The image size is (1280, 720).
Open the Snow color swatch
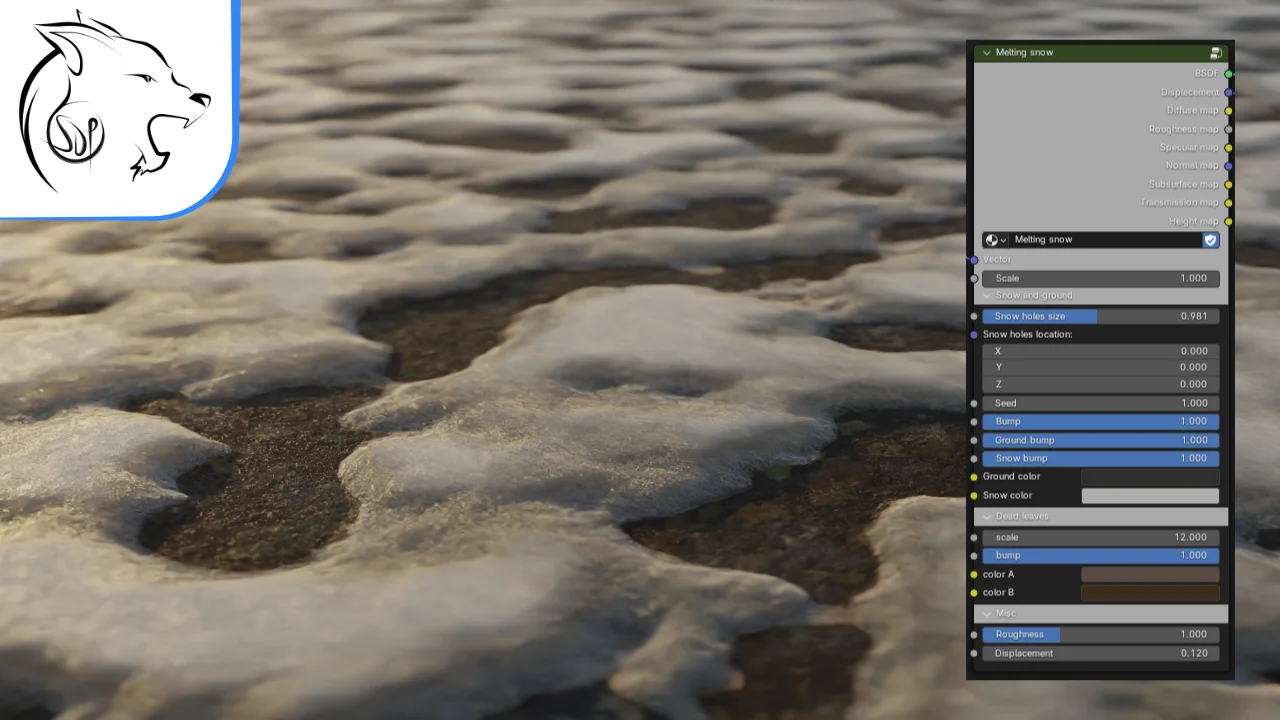click(1150, 495)
